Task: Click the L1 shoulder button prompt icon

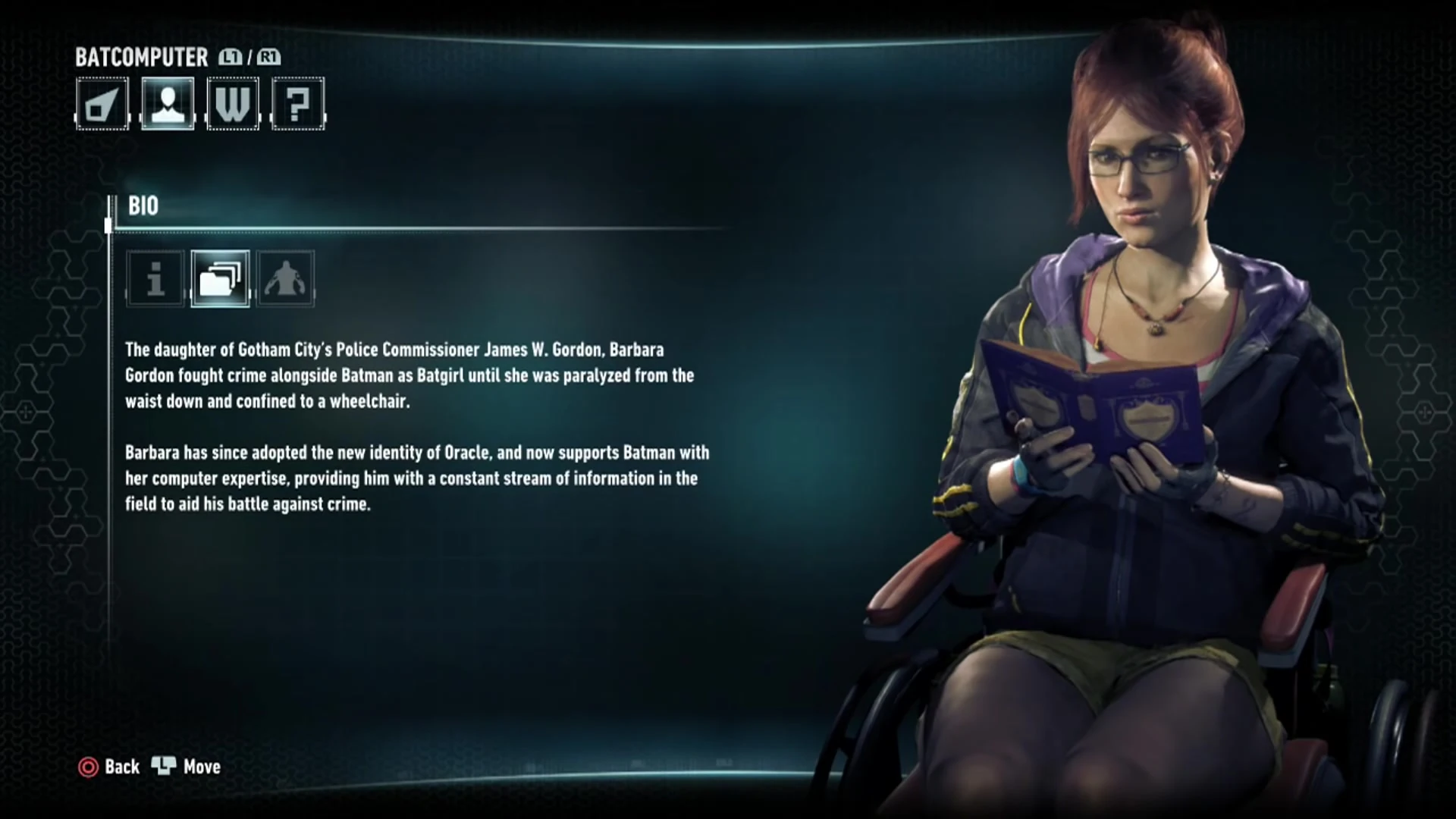Action: 230,57
